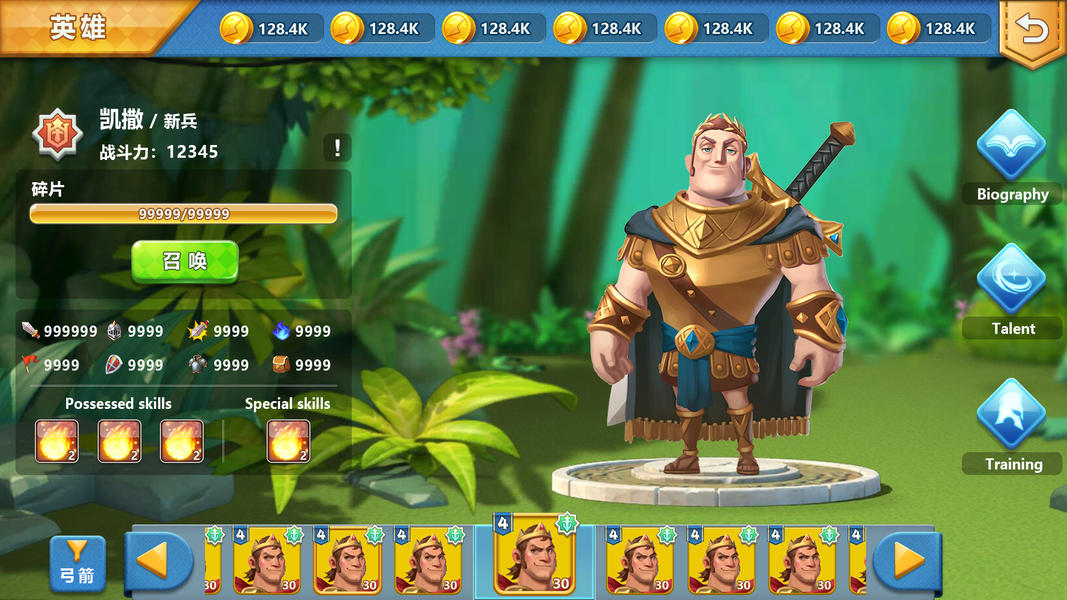Show hero info with the exclamation icon
Screen dimensions: 1067x600
pyautogui.click(x=337, y=148)
